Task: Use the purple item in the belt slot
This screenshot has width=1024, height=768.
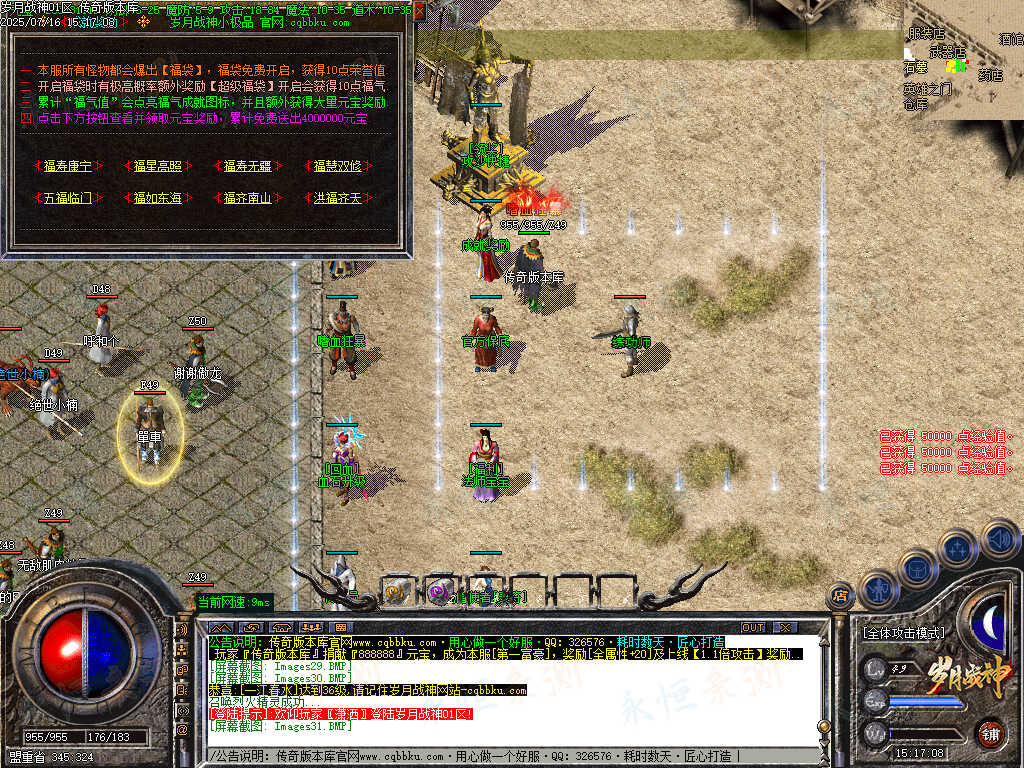Action: tap(438, 592)
